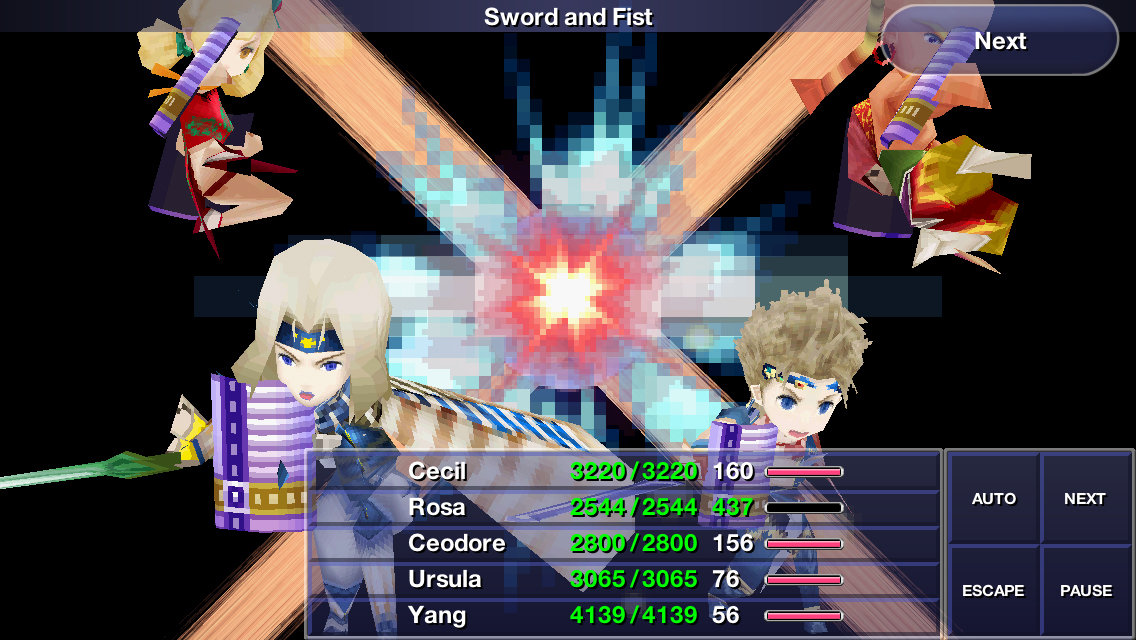
Task: Select Rosa's party status row
Action: [x=625, y=507]
